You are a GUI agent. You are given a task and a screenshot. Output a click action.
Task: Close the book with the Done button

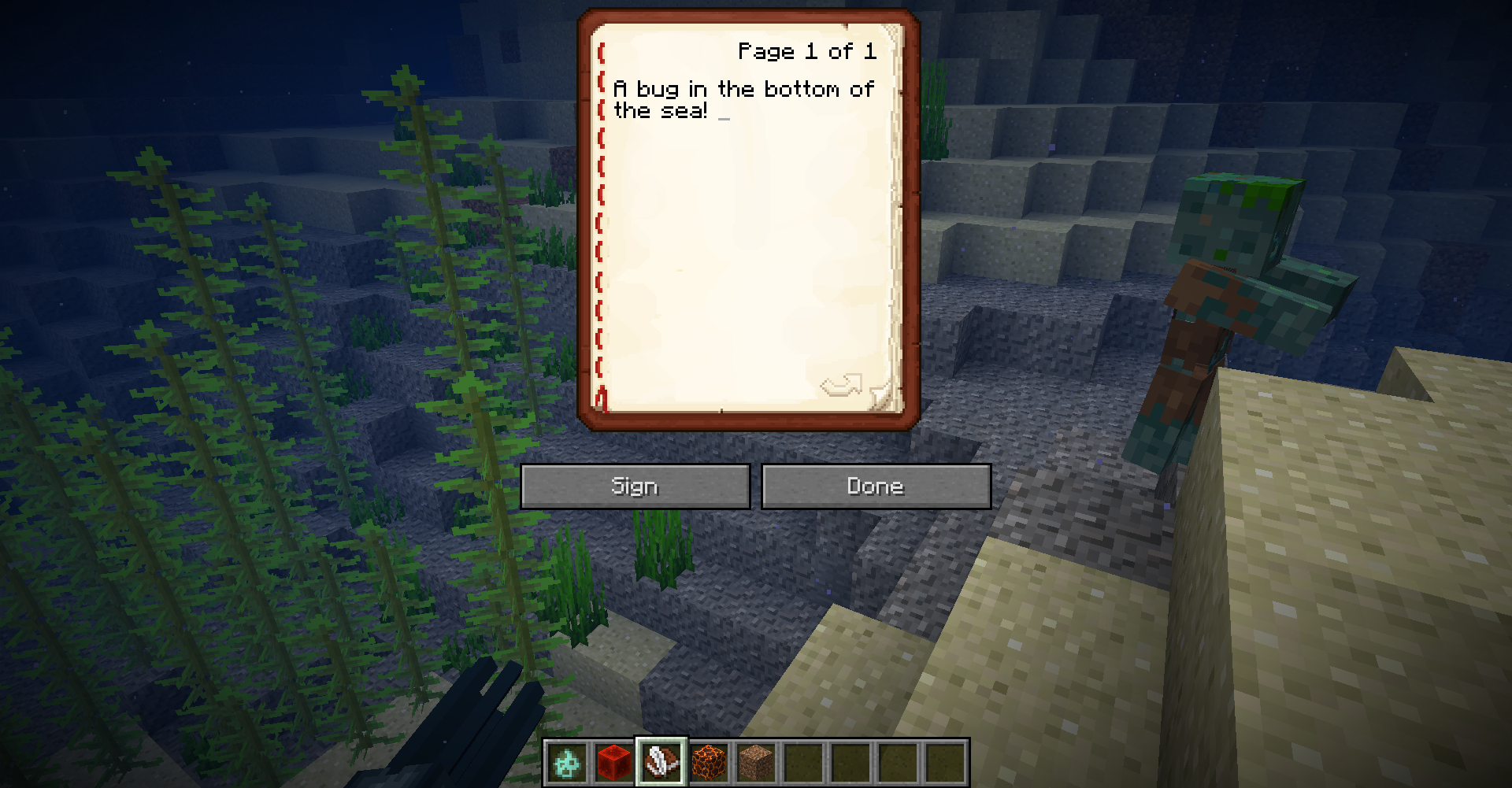[x=876, y=486]
